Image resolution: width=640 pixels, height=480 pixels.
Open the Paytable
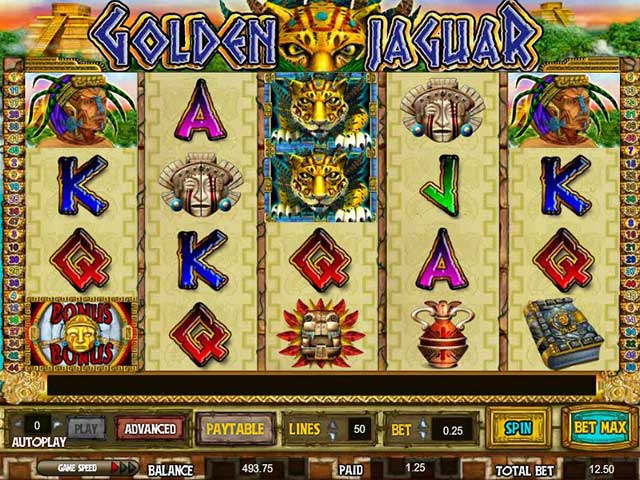tap(234, 429)
